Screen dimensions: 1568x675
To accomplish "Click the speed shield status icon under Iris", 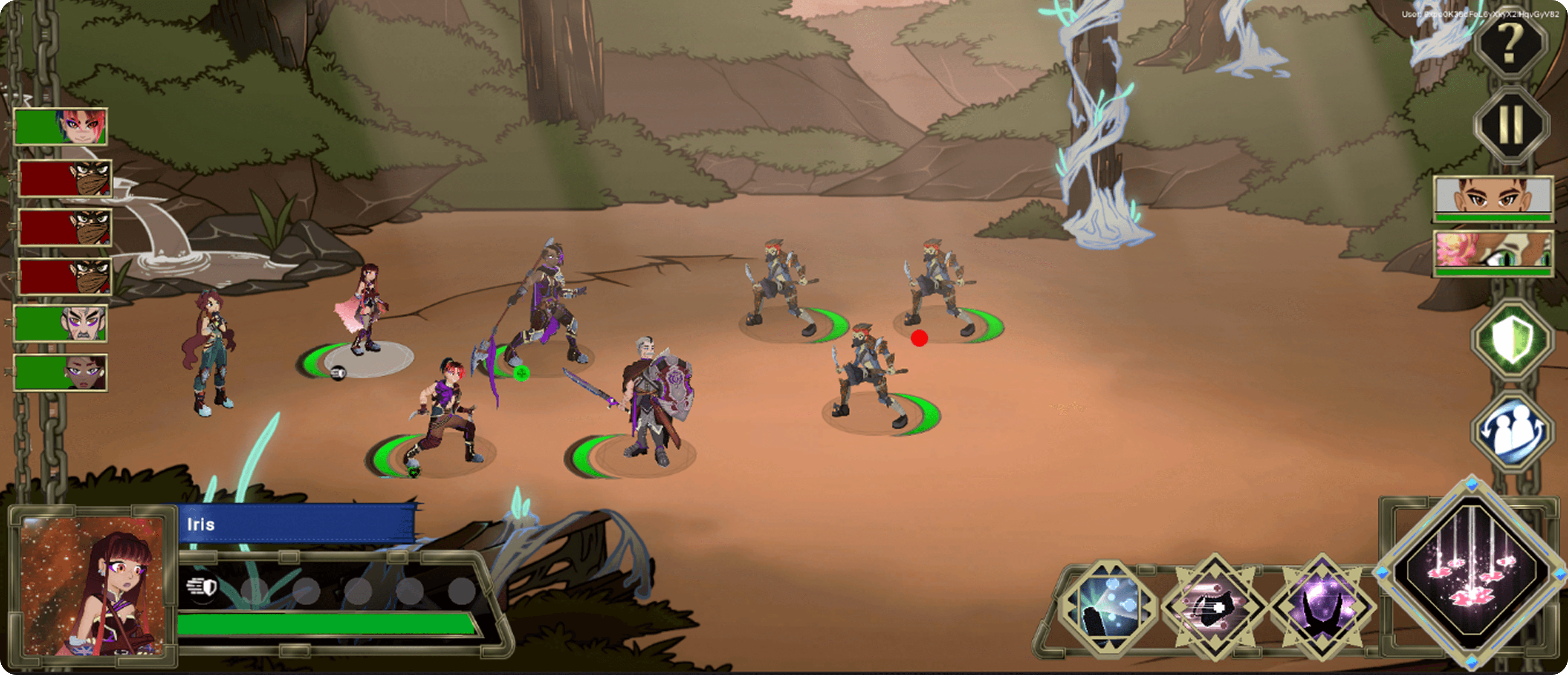I will click(x=202, y=587).
